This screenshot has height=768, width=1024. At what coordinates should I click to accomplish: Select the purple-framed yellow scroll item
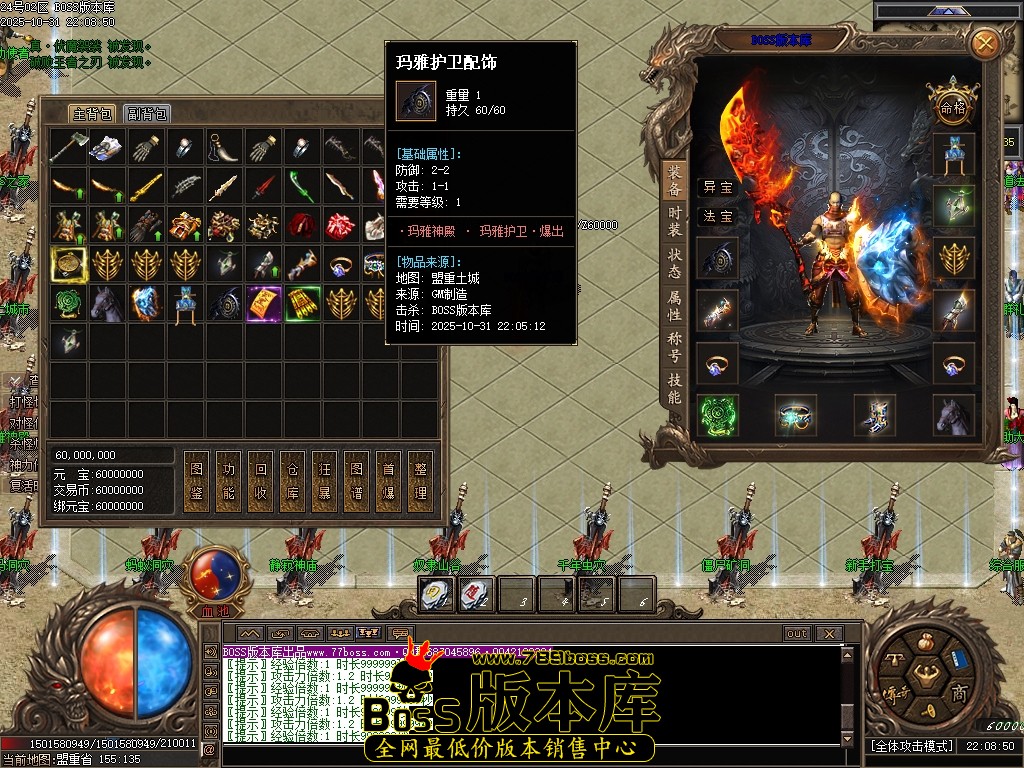pyautogui.click(x=264, y=303)
